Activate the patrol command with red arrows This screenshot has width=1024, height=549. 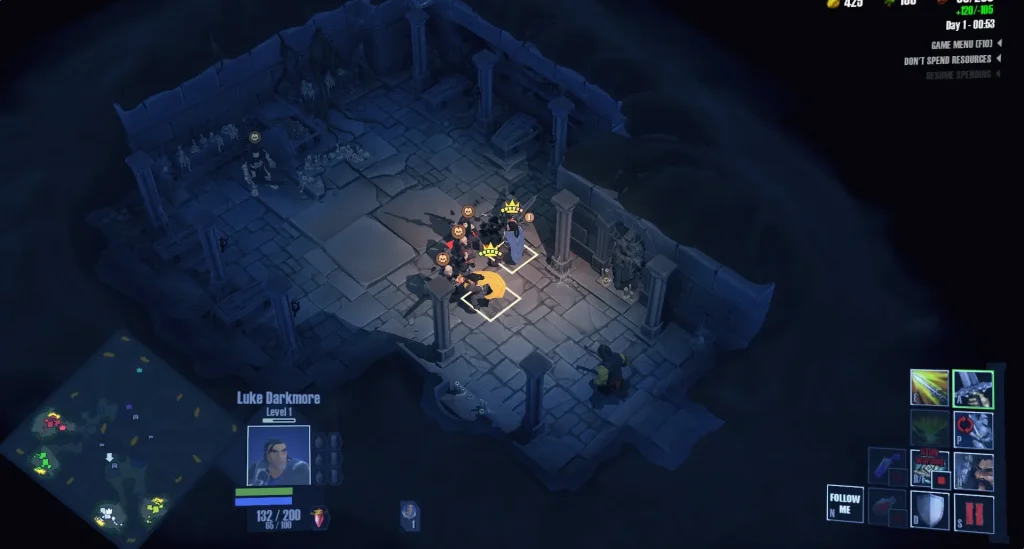[x=972, y=428]
